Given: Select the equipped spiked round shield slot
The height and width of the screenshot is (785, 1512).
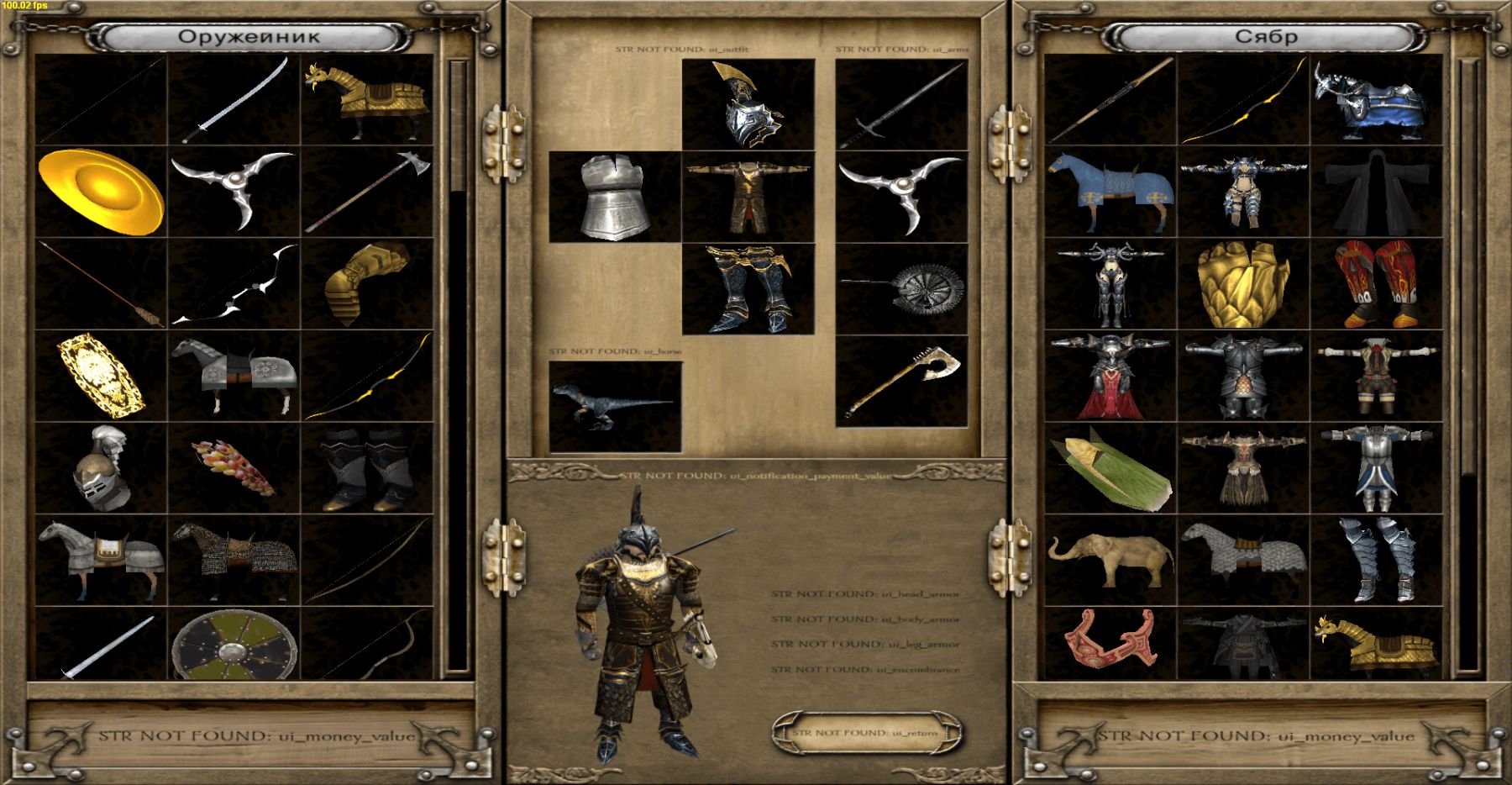Looking at the screenshot, I should pos(902,289).
